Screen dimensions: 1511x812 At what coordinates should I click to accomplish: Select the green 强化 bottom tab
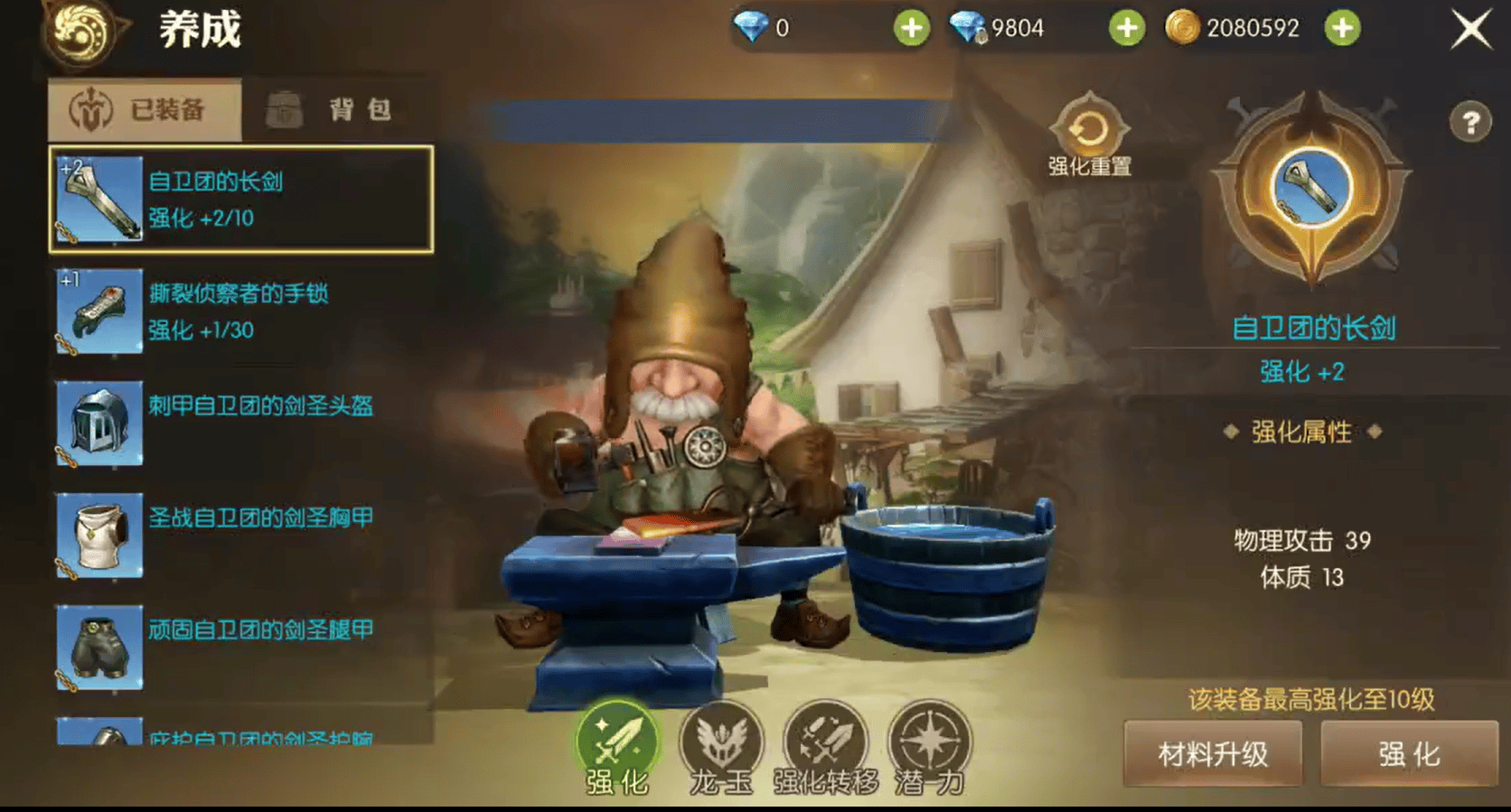tap(617, 748)
